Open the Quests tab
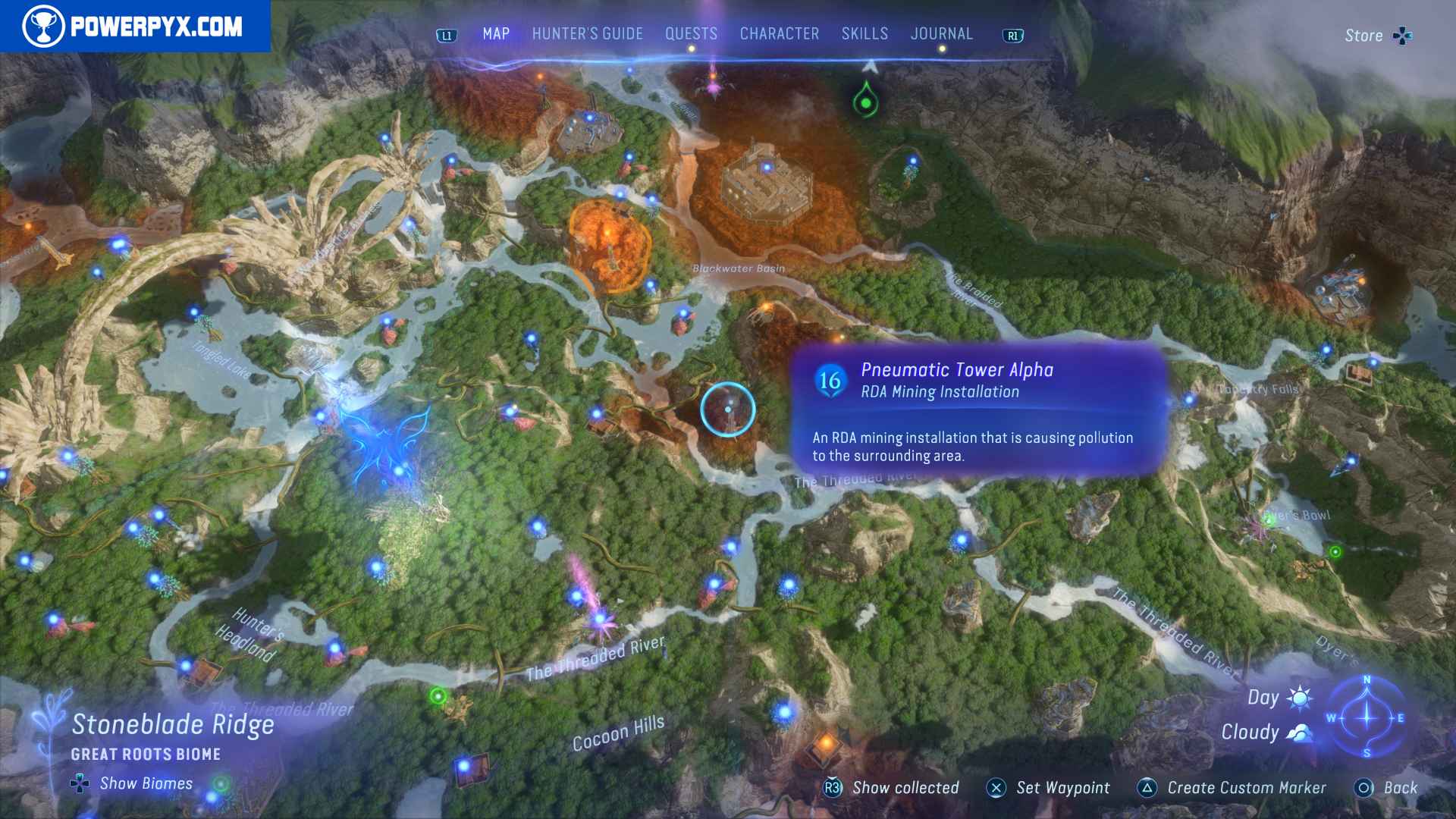 (690, 33)
